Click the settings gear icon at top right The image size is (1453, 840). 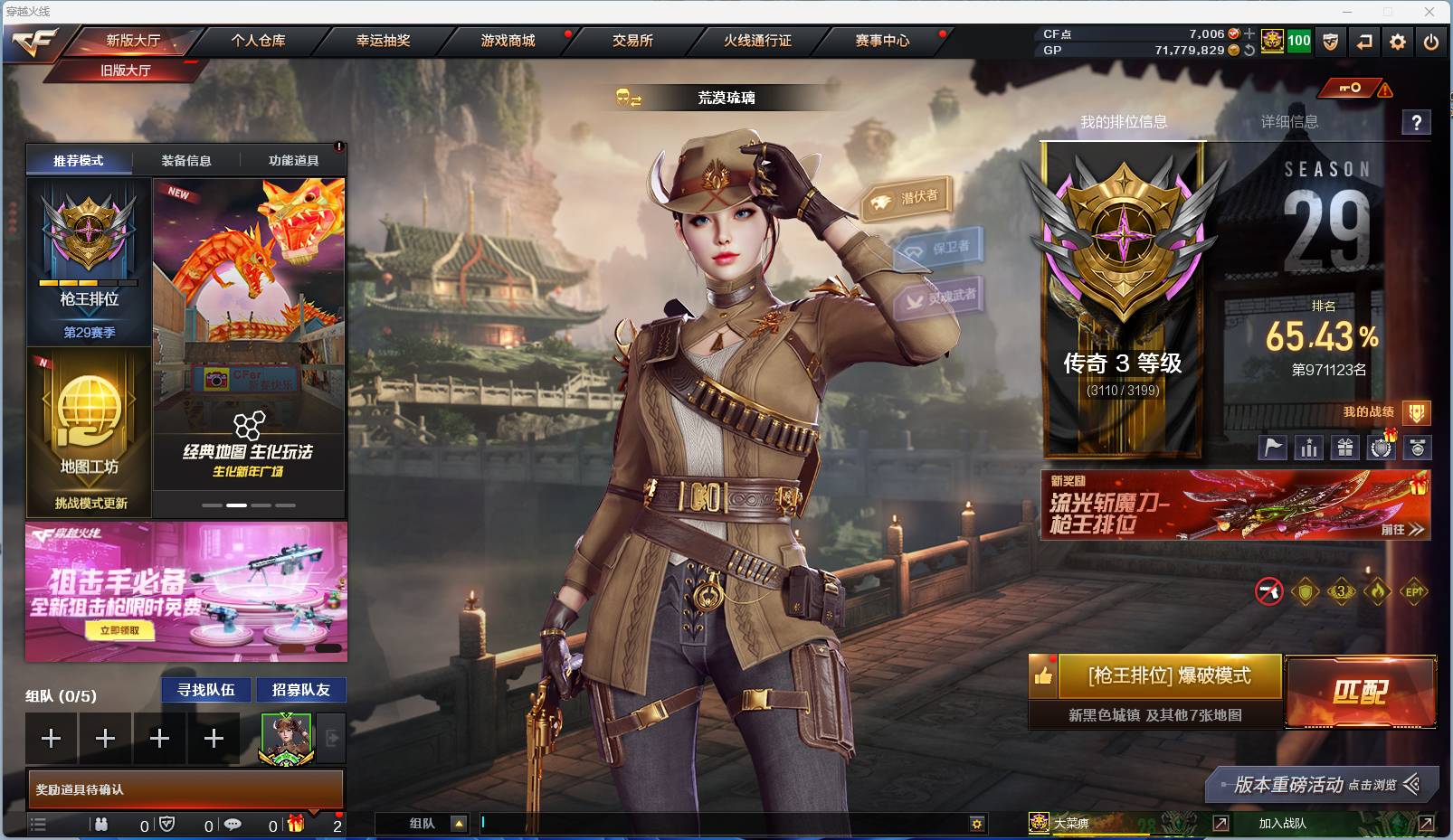pos(1397,42)
